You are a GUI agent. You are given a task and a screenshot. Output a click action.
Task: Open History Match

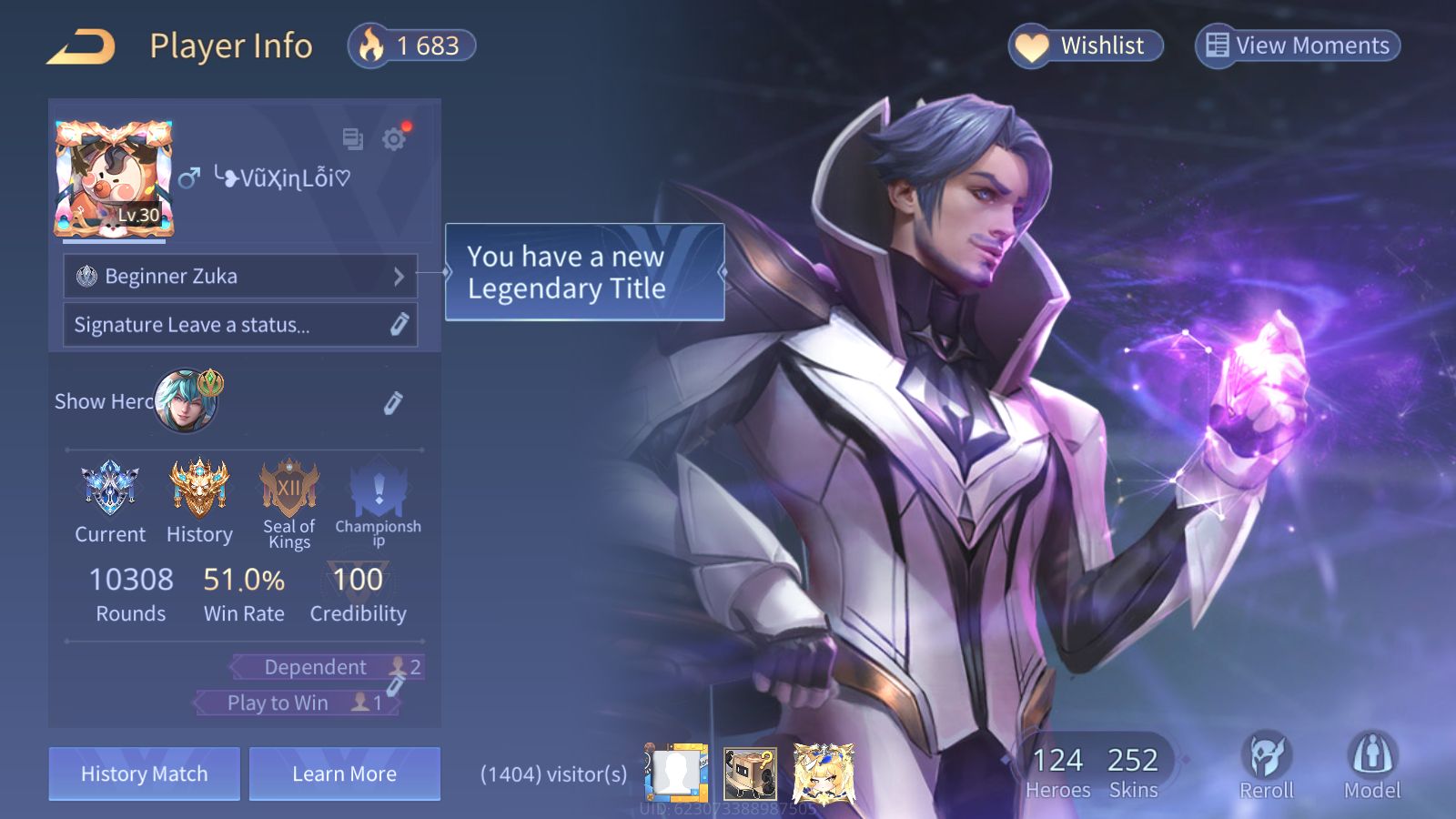[145, 774]
